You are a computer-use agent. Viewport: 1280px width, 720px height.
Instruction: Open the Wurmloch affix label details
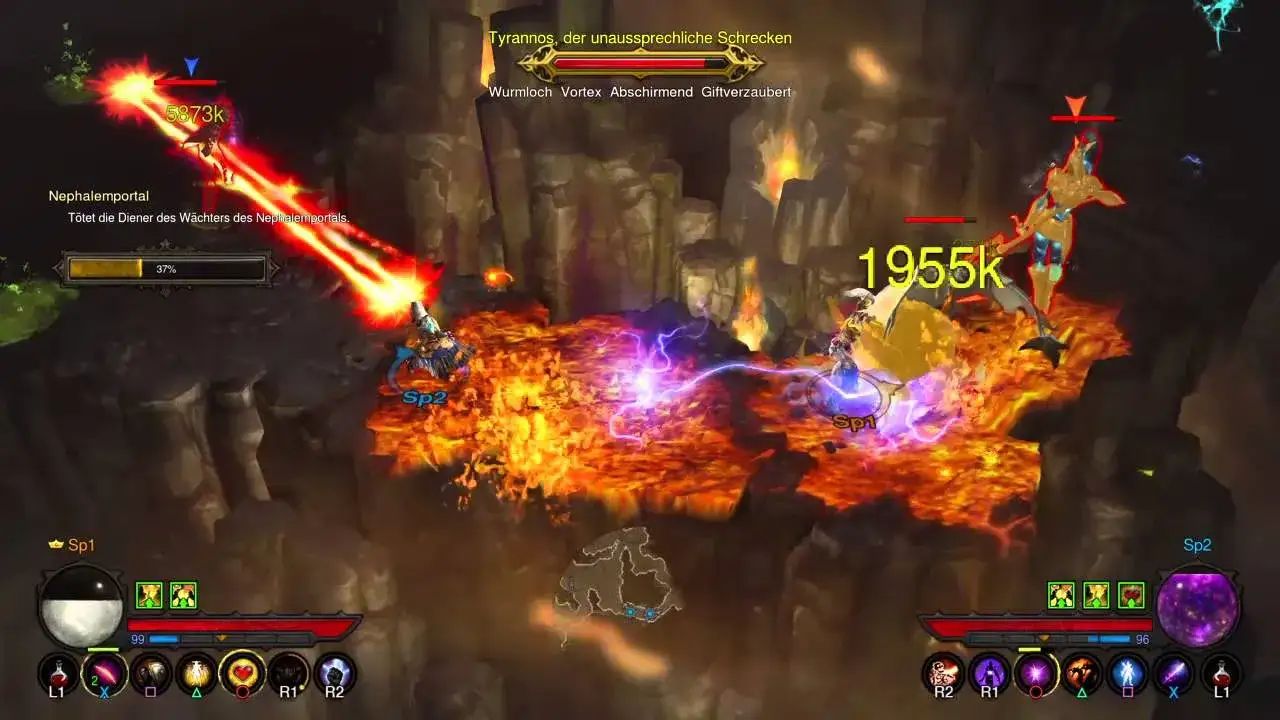pyautogui.click(x=519, y=91)
